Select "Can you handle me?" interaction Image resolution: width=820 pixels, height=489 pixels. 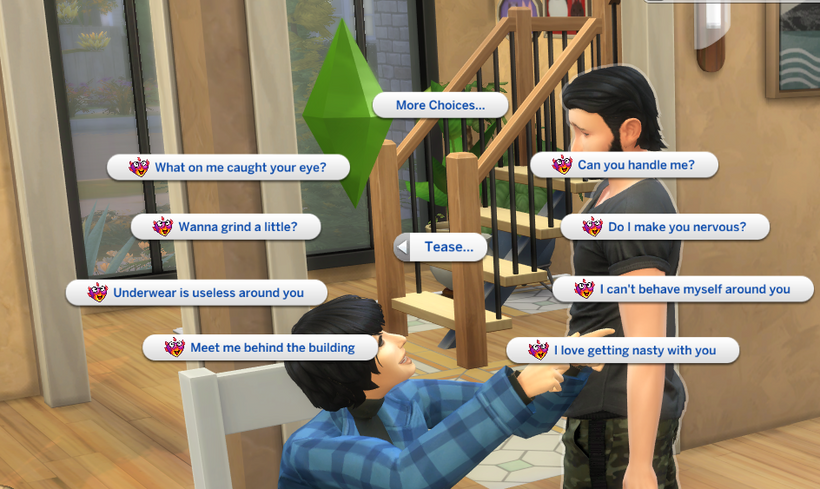click(x=624, y=165)
